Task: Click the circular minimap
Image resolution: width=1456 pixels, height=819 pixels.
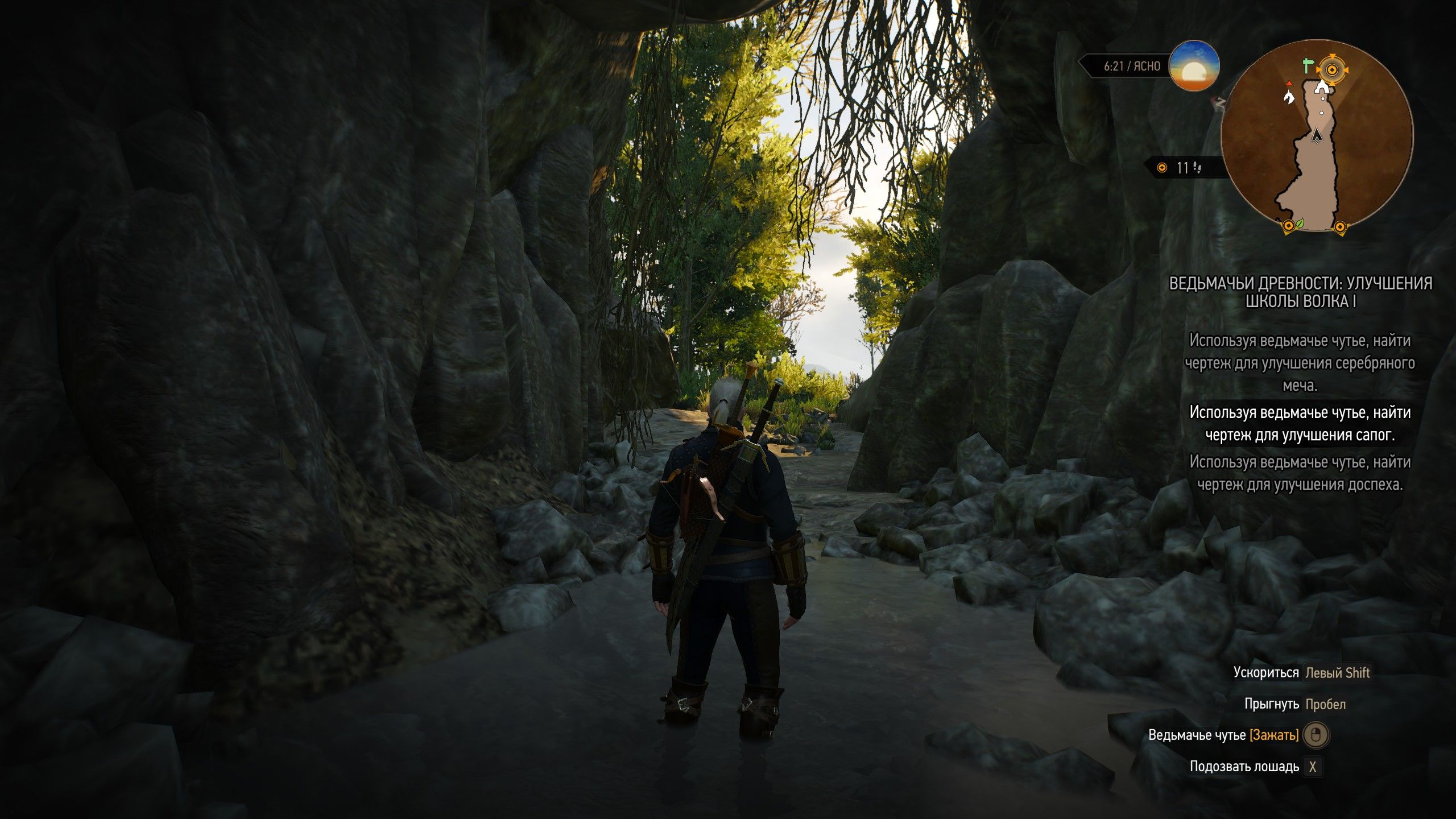Action: pos(1316,135)
